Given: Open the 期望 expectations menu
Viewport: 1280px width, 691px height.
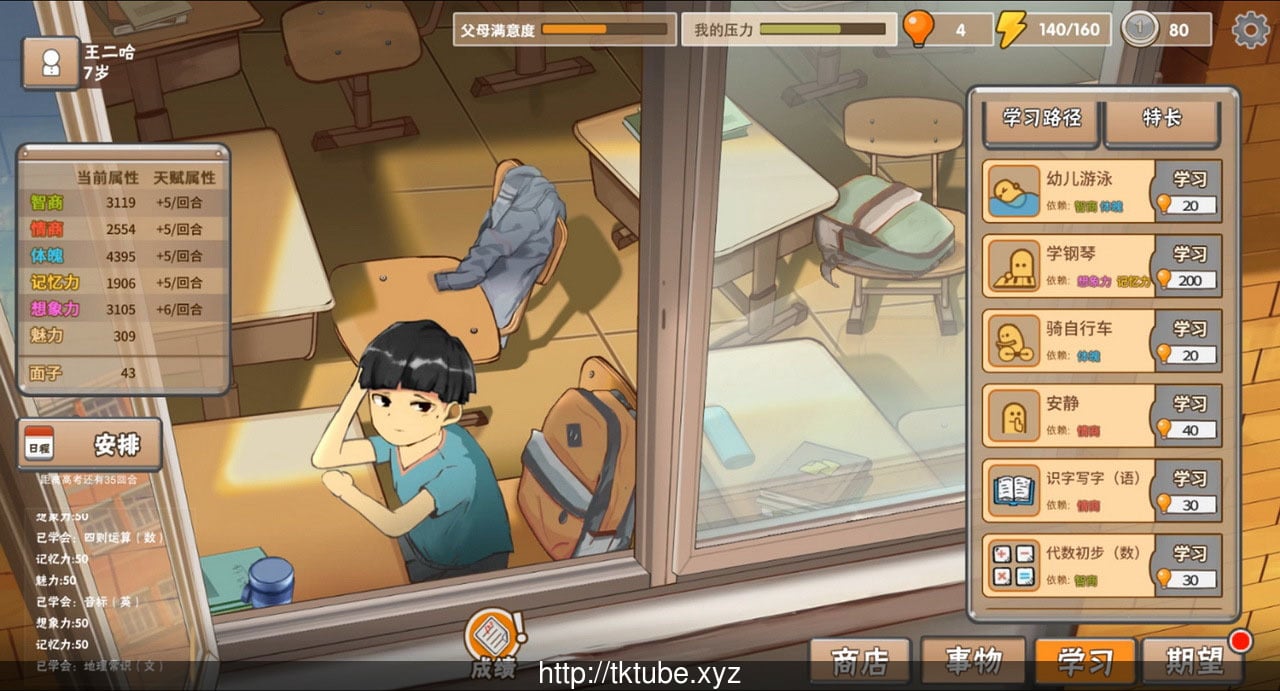Looking at the screenshot, I should [x=1194, y=662].
